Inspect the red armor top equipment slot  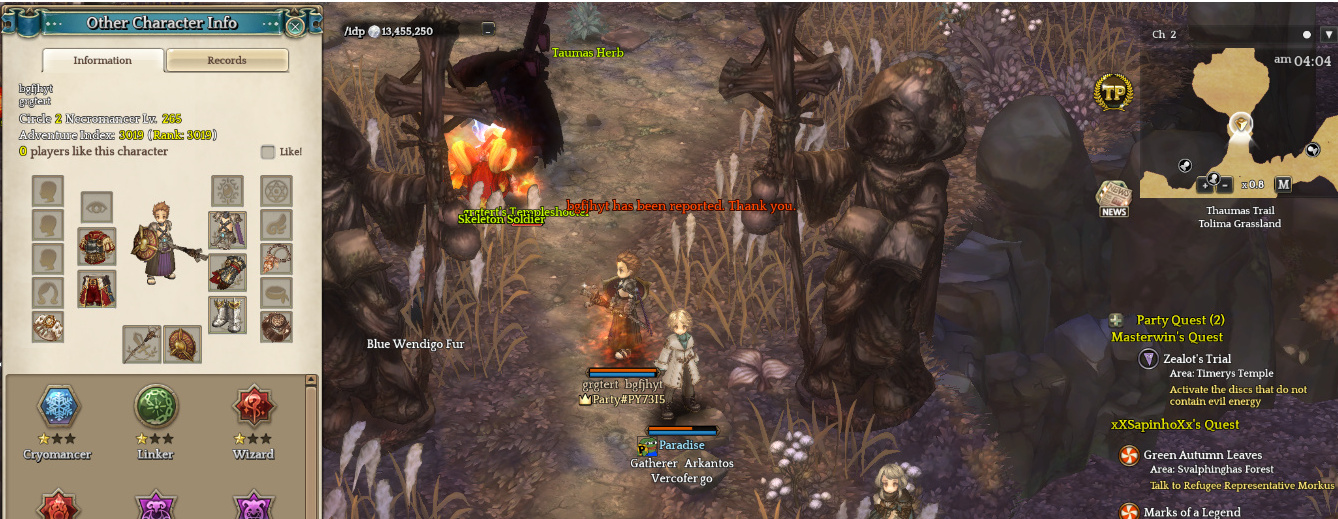tap(97, 246)
